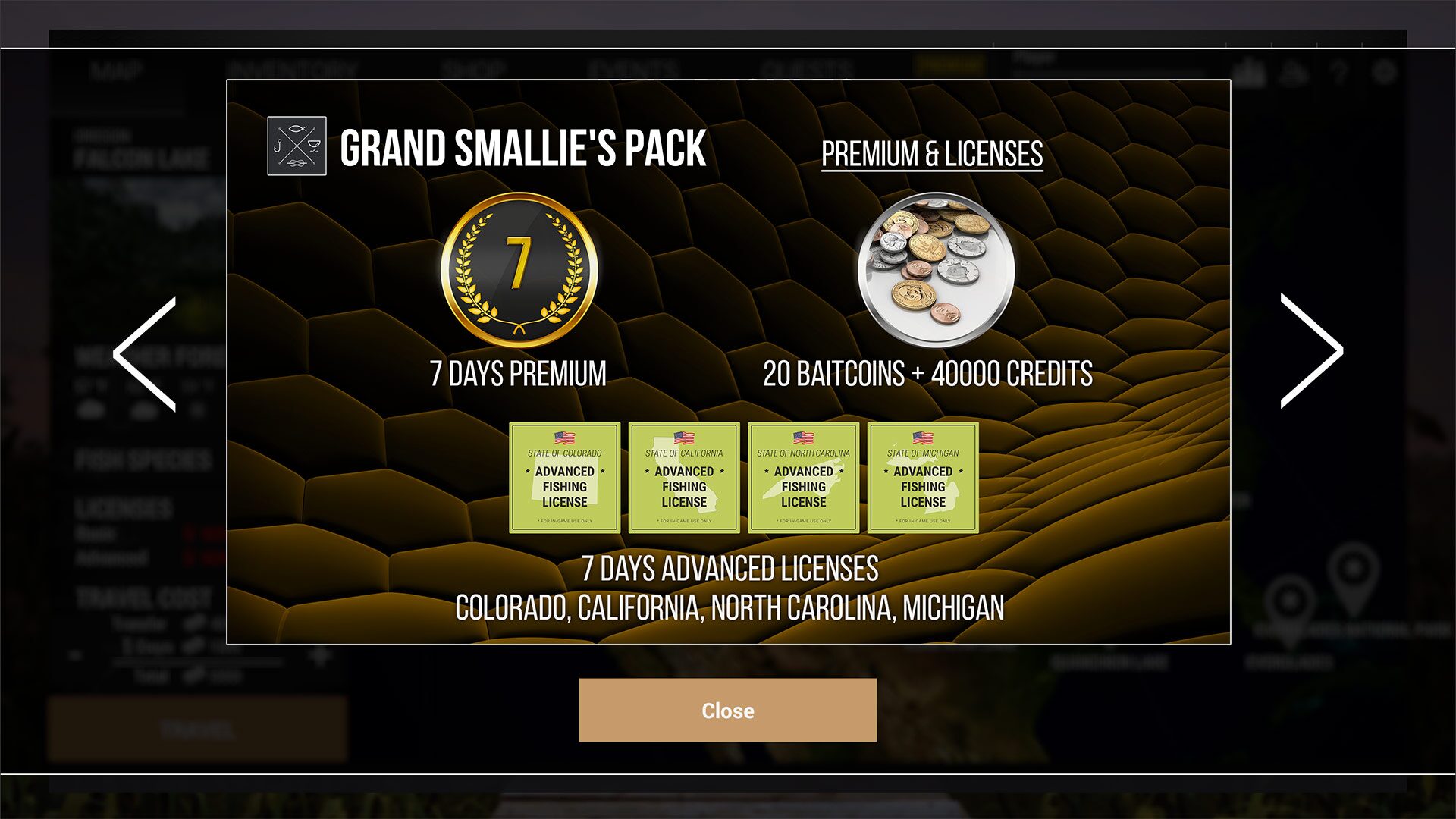Open the settings gear in the top-right corner
Screen dimensions: 1456x819
pos(1385,72)
